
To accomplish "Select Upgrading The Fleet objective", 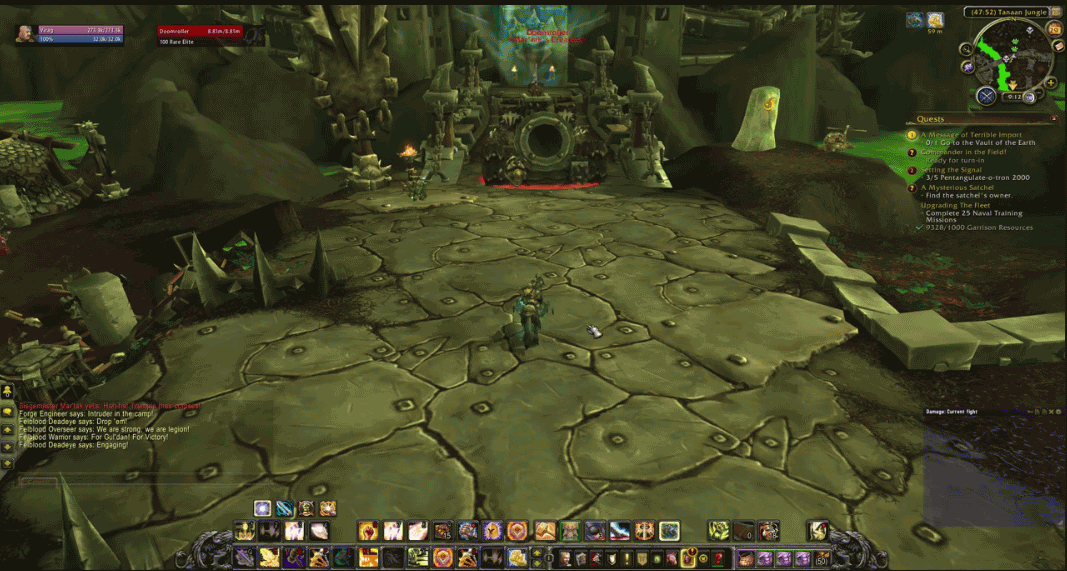I will point(957,205).
